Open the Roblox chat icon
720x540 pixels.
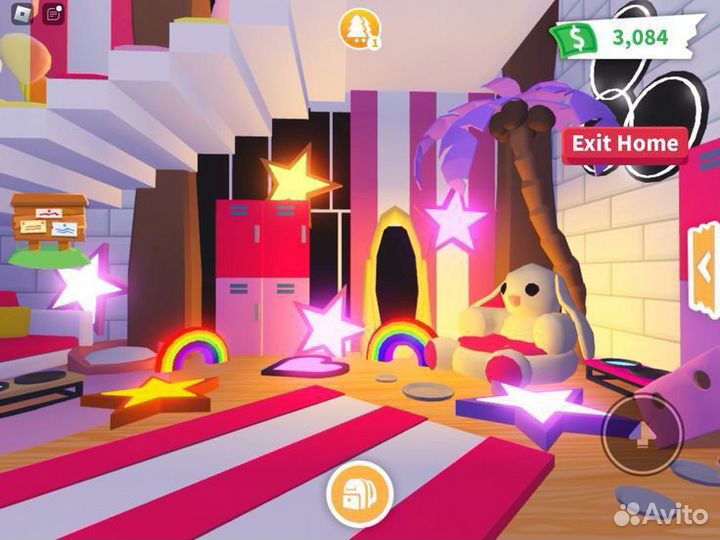(x=52, y=13)
